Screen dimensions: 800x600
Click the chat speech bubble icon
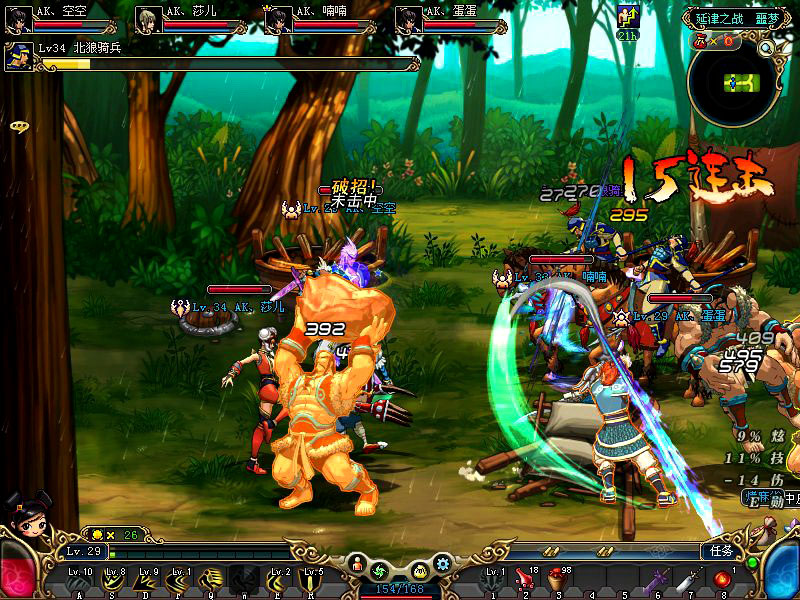pos(19,127)
